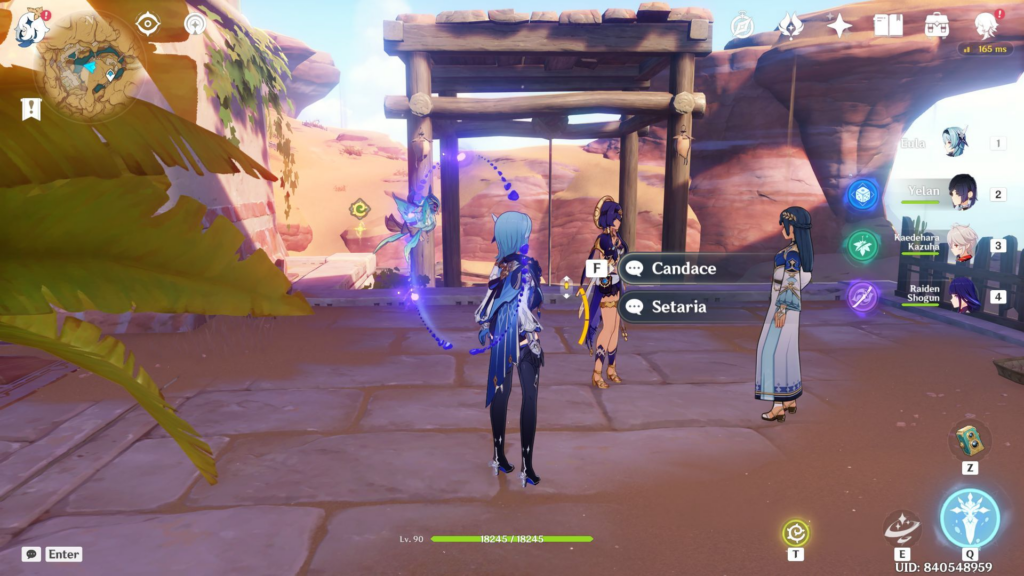Switch to Yelan in the party

[x=962, y=192]
